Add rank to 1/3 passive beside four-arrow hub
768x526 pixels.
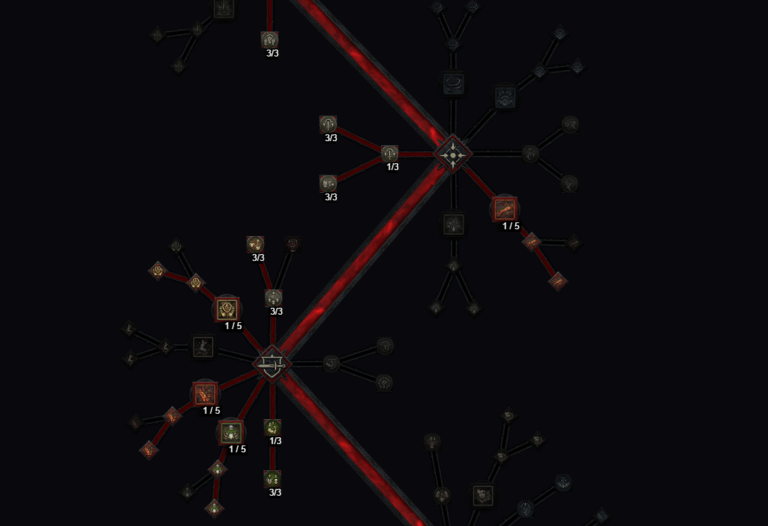(390, 153)
